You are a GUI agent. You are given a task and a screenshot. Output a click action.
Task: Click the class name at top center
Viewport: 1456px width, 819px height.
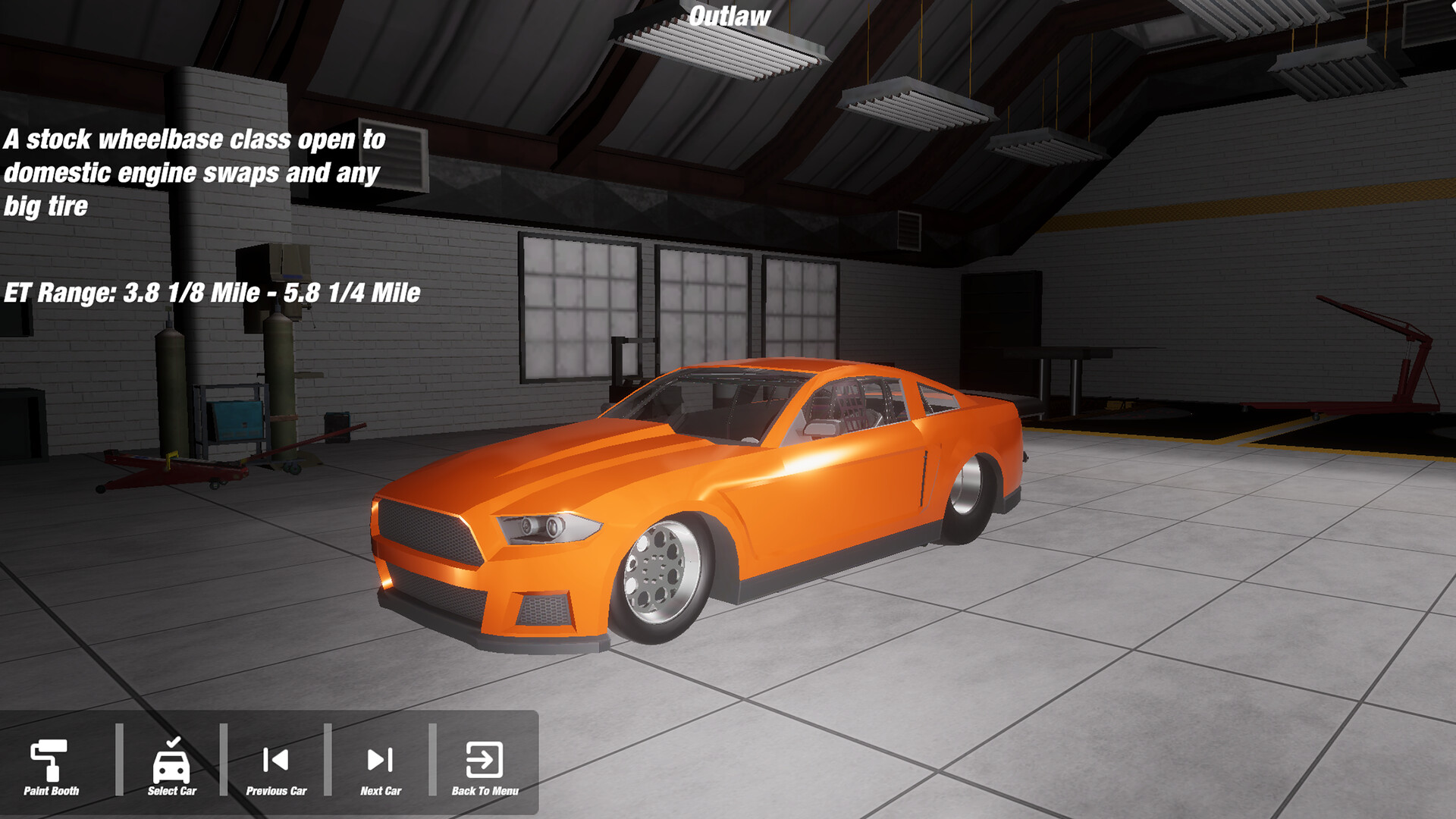coord(730,15)
